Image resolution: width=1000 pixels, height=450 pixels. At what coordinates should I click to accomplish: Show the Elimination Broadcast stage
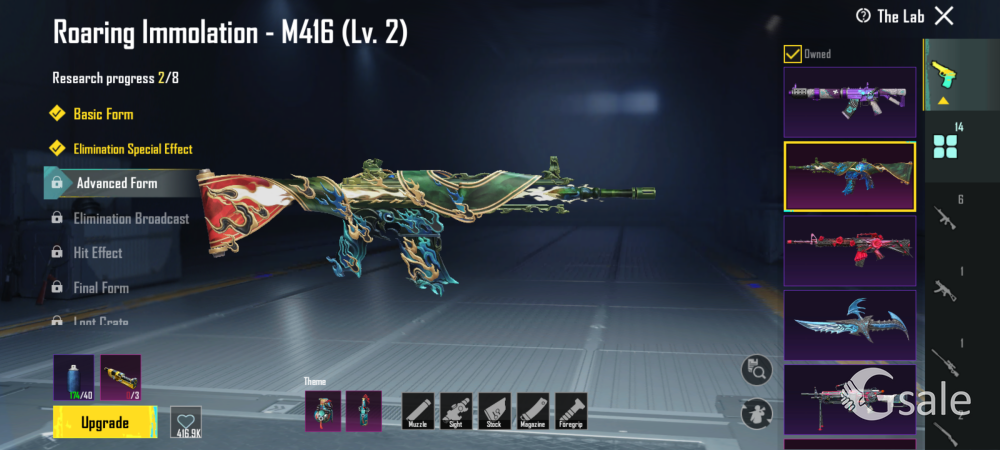tap(131, 218)
